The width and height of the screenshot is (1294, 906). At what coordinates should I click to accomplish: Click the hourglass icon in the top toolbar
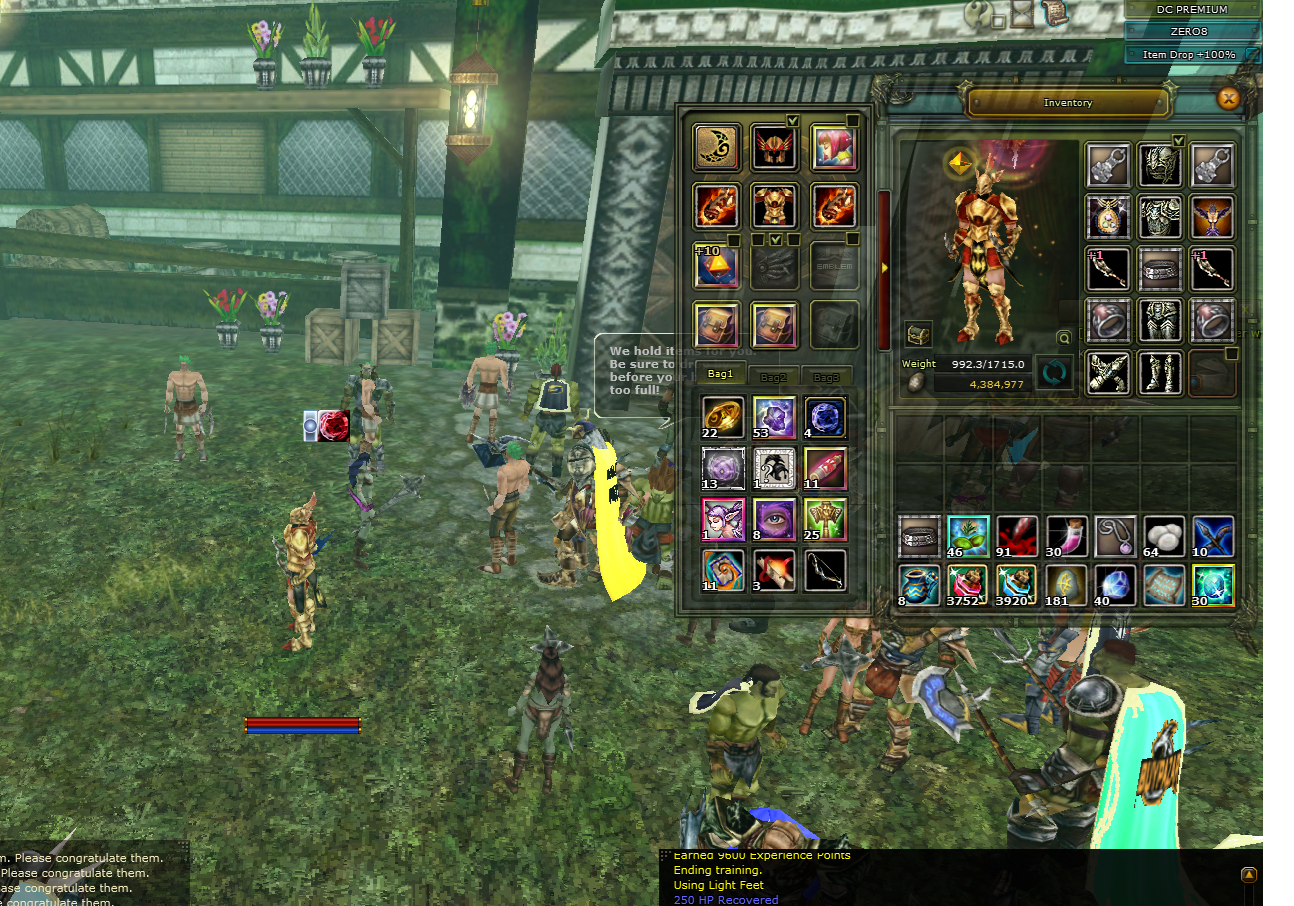1022,13
